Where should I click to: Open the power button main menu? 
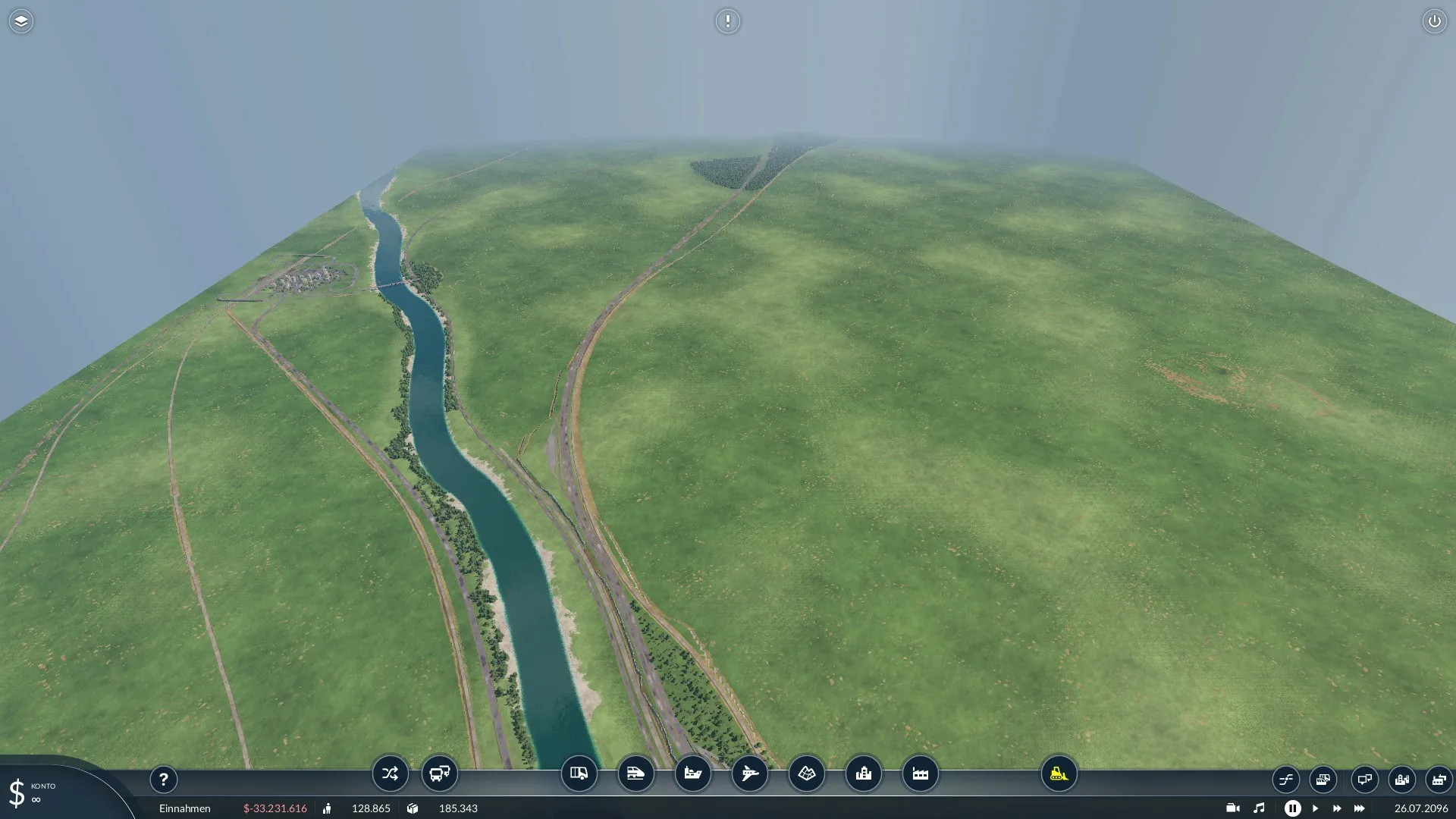(x=1434, y=21)
